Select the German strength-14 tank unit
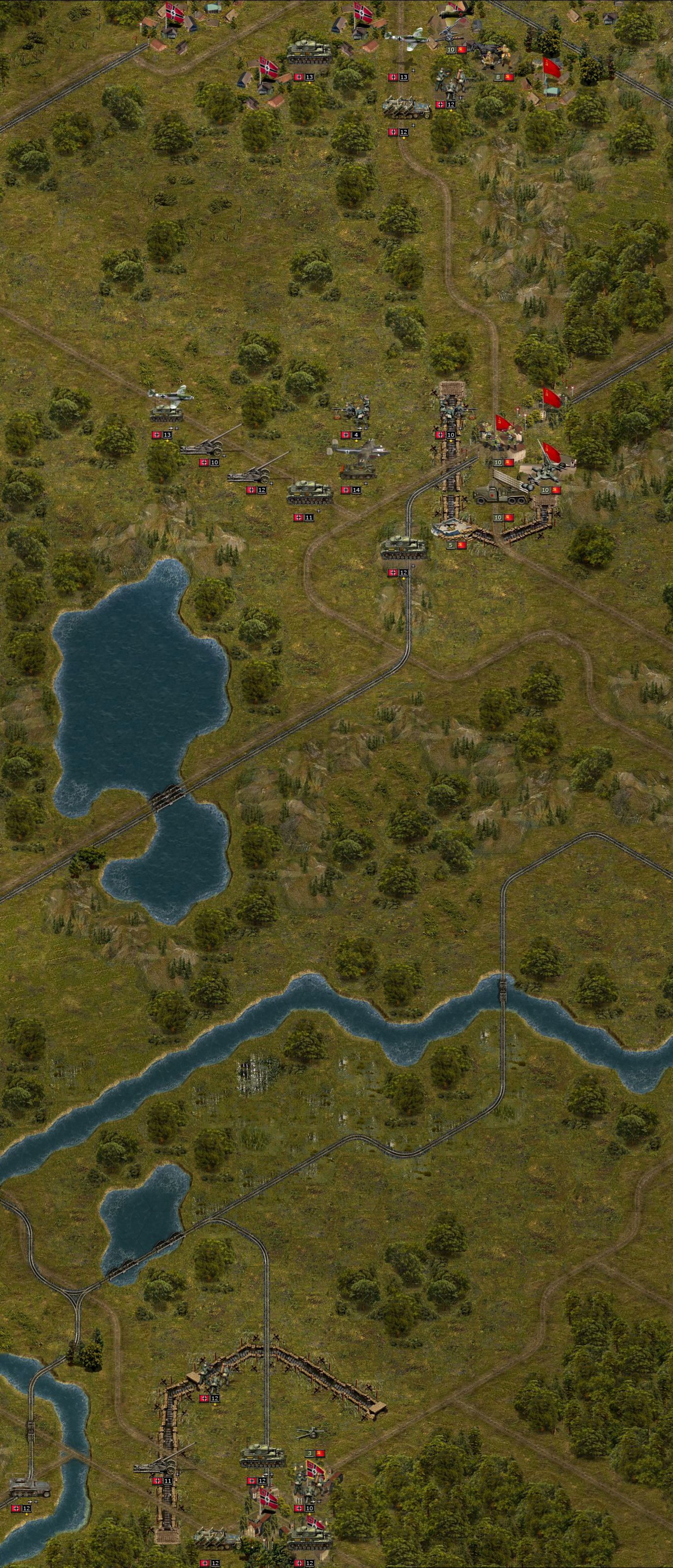This screenshot has height=1568, width=673. 358,470
